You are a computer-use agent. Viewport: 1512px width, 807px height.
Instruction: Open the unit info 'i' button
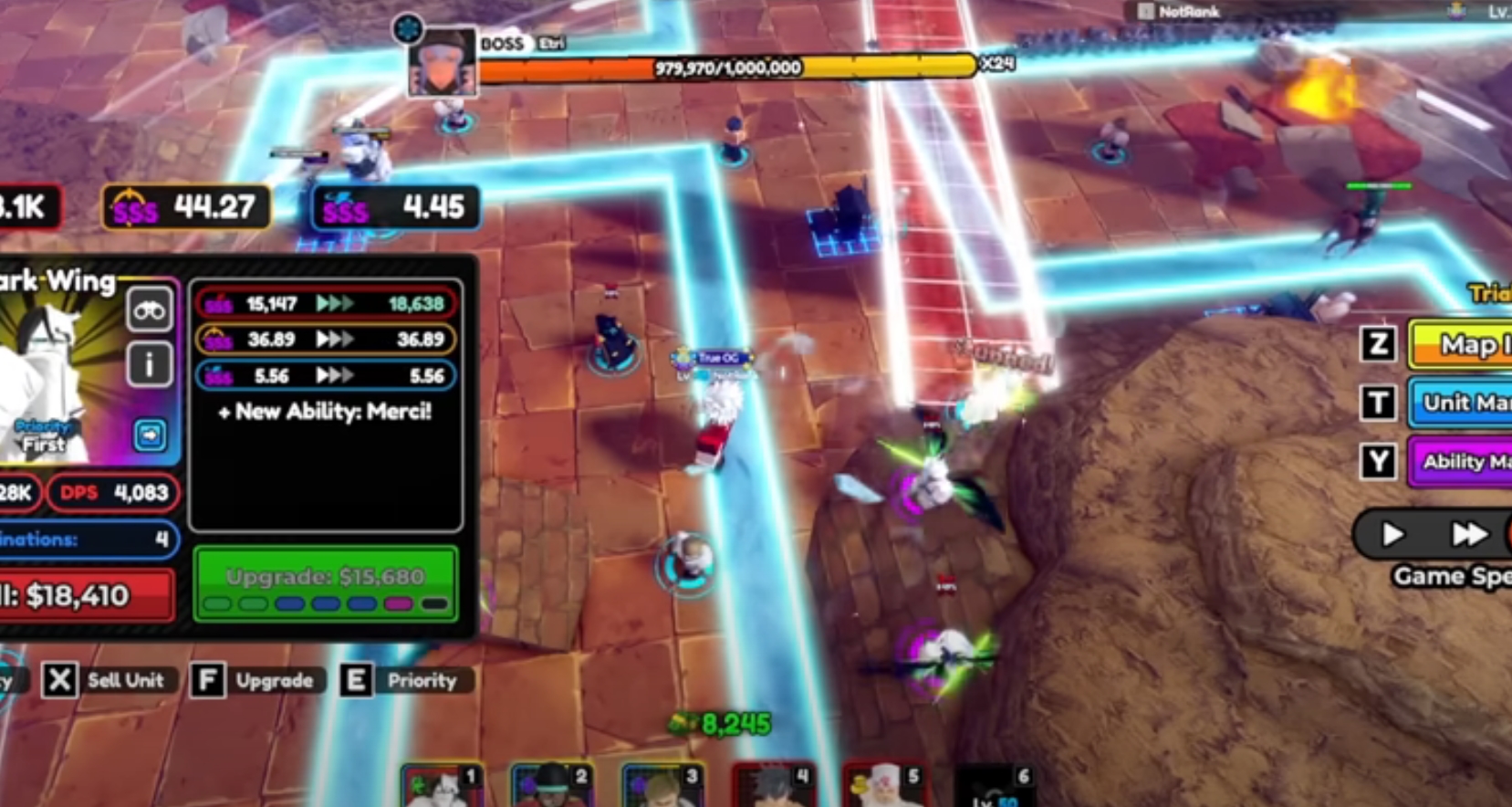[150, 364]
